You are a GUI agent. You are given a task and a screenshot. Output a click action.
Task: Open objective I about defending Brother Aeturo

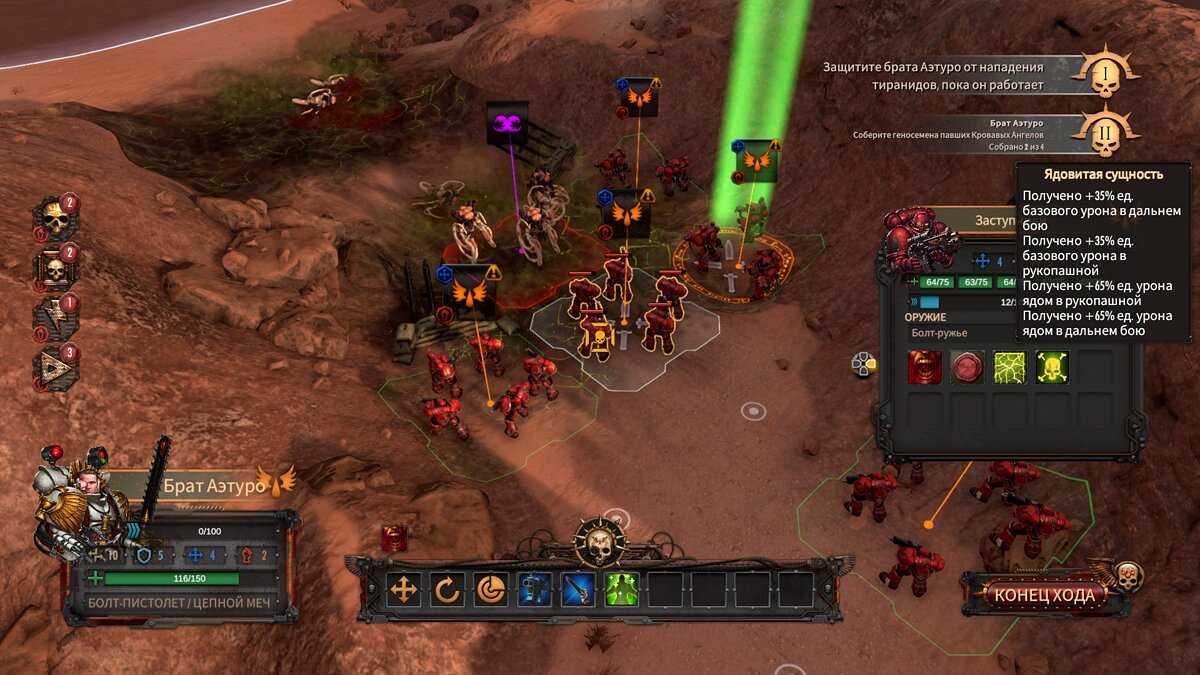point(1106,73)
